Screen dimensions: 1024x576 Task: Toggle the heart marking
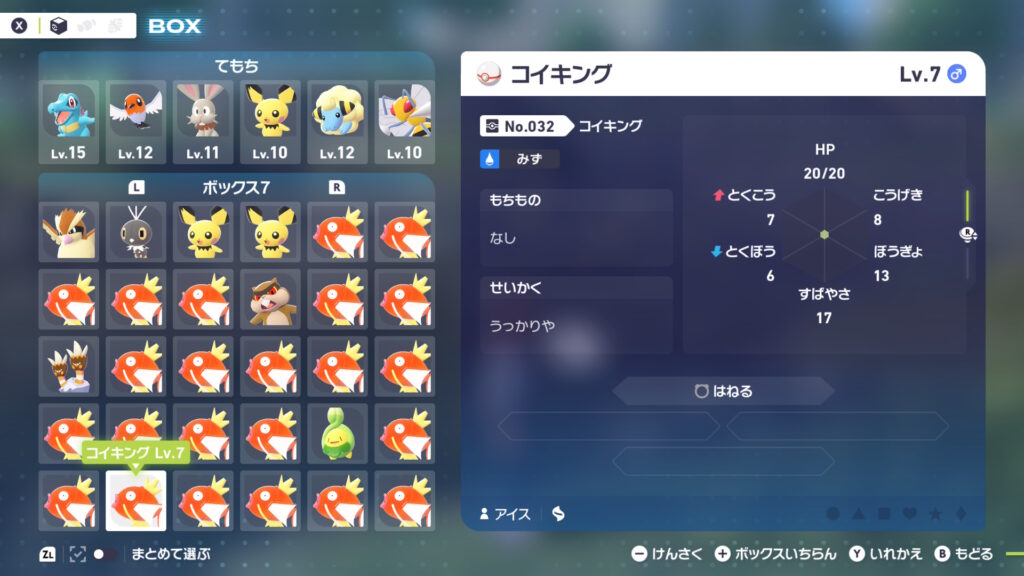click(x=909, y=514)
